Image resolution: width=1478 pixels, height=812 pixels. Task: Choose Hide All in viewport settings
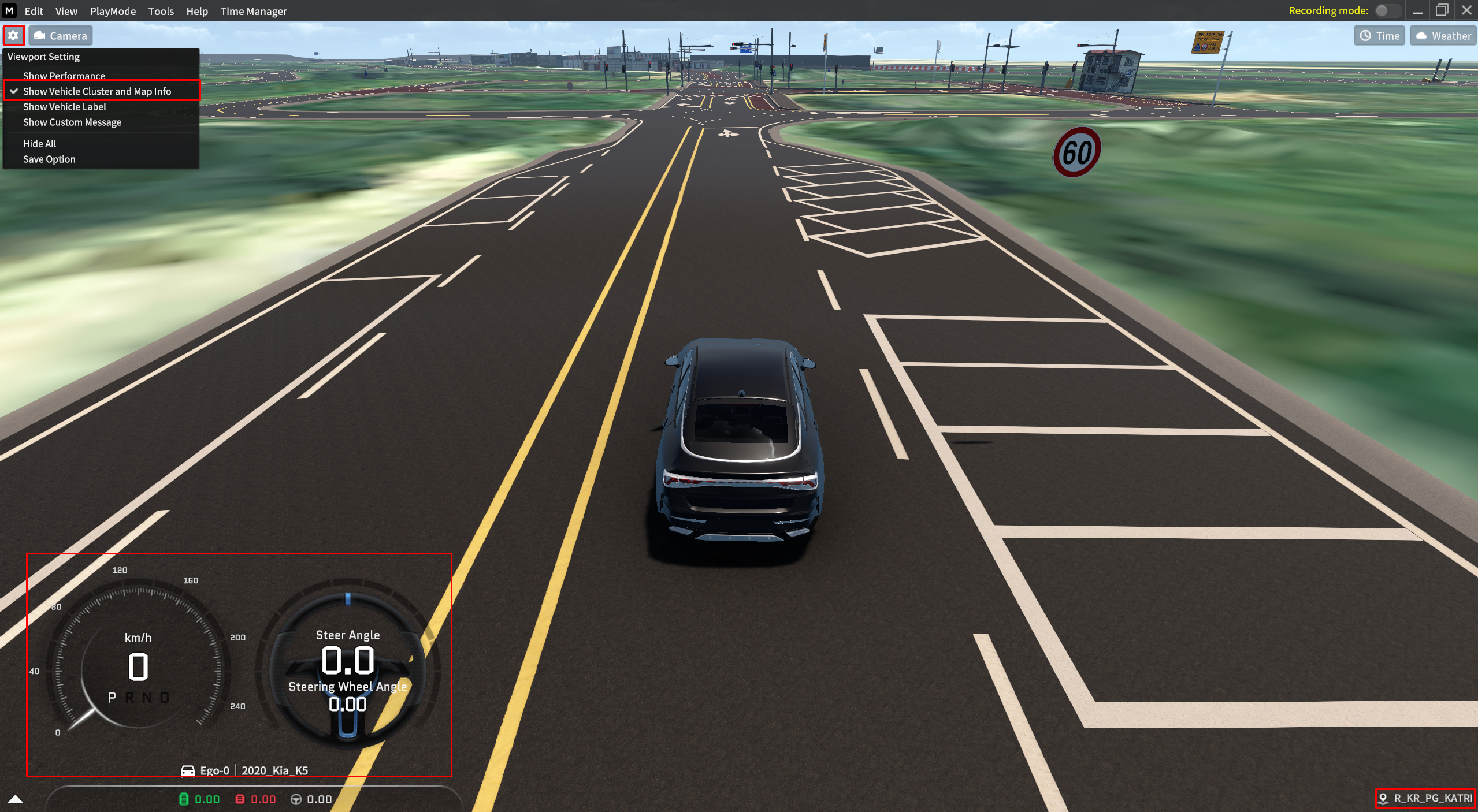39,144
